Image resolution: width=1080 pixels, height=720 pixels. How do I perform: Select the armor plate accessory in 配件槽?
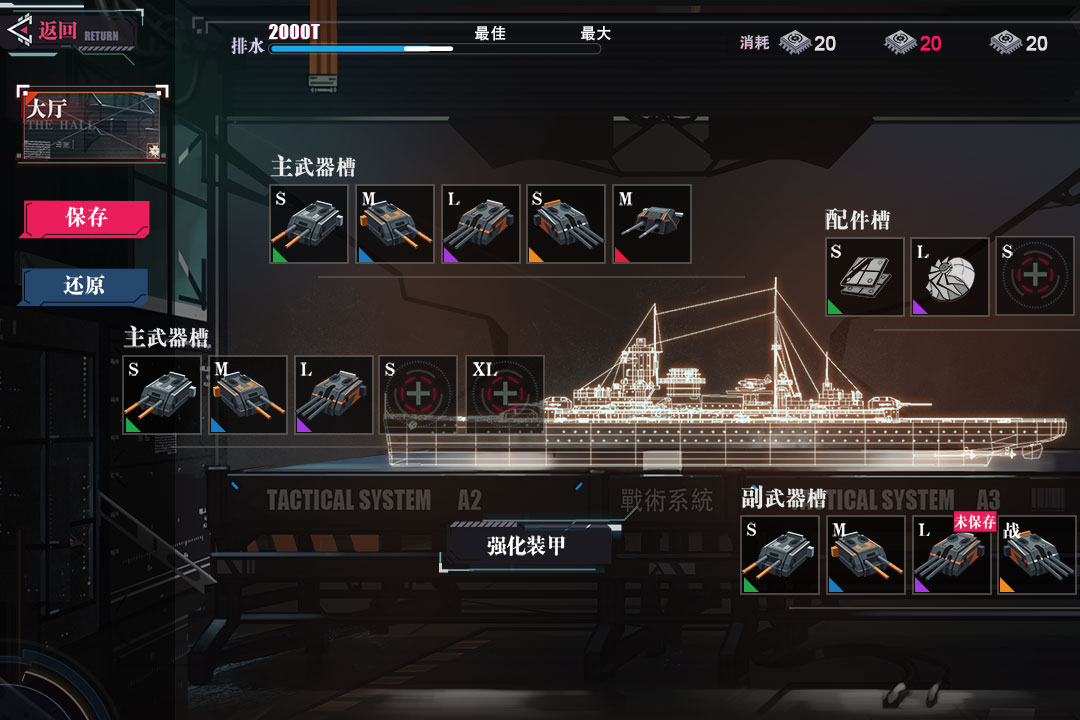coord(865,276)
